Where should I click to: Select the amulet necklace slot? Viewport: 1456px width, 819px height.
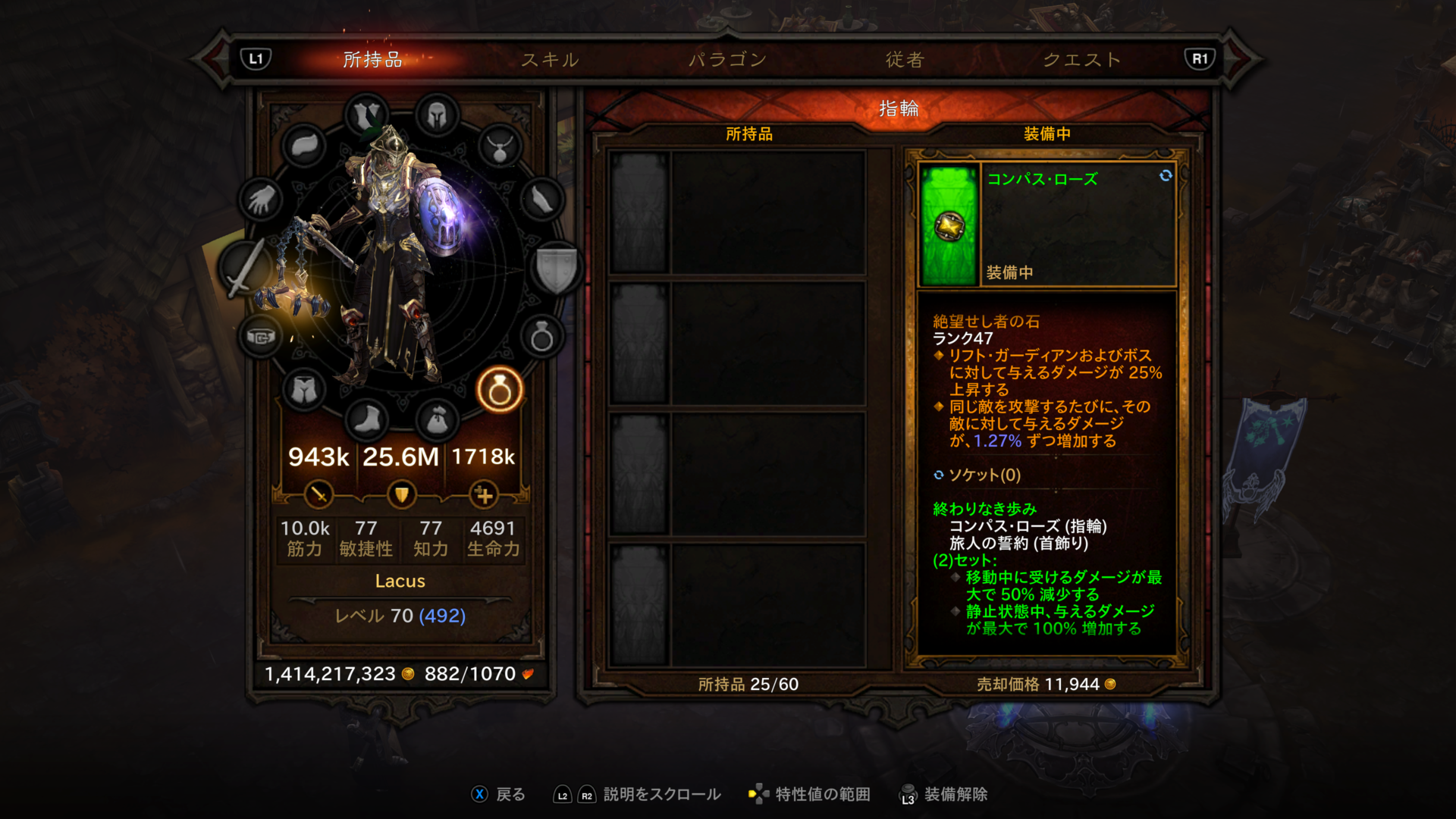click(x=500, y=147)
